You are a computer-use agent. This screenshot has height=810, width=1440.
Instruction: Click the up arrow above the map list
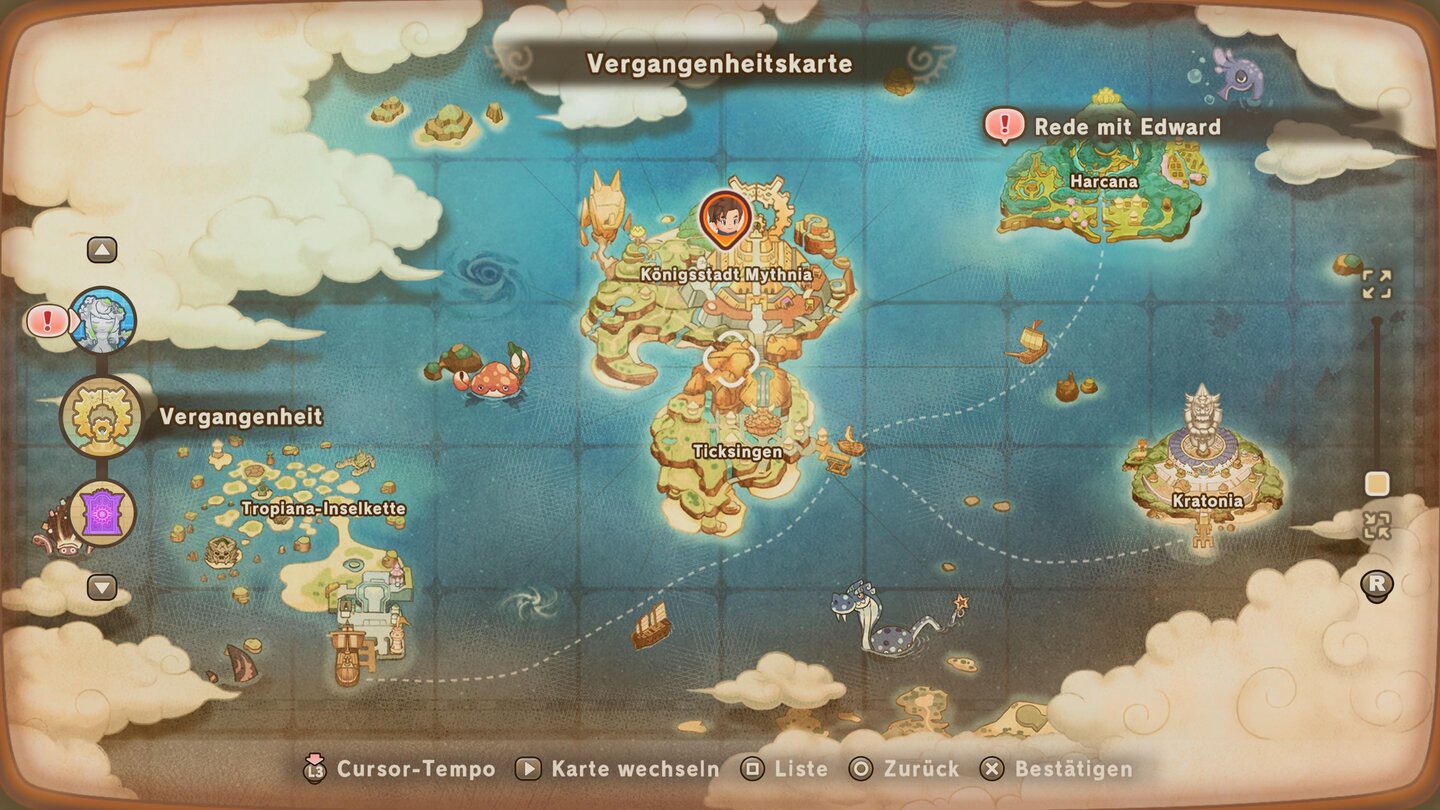click(x=103, y=248)
